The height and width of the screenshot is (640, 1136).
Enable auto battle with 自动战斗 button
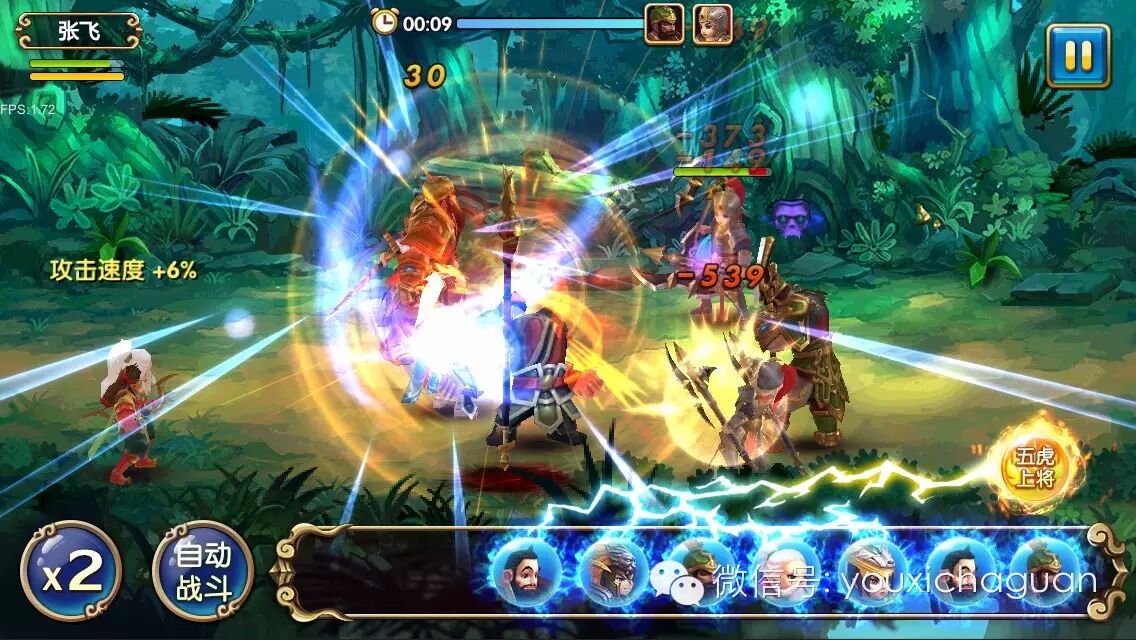click(x=202, y=571)
